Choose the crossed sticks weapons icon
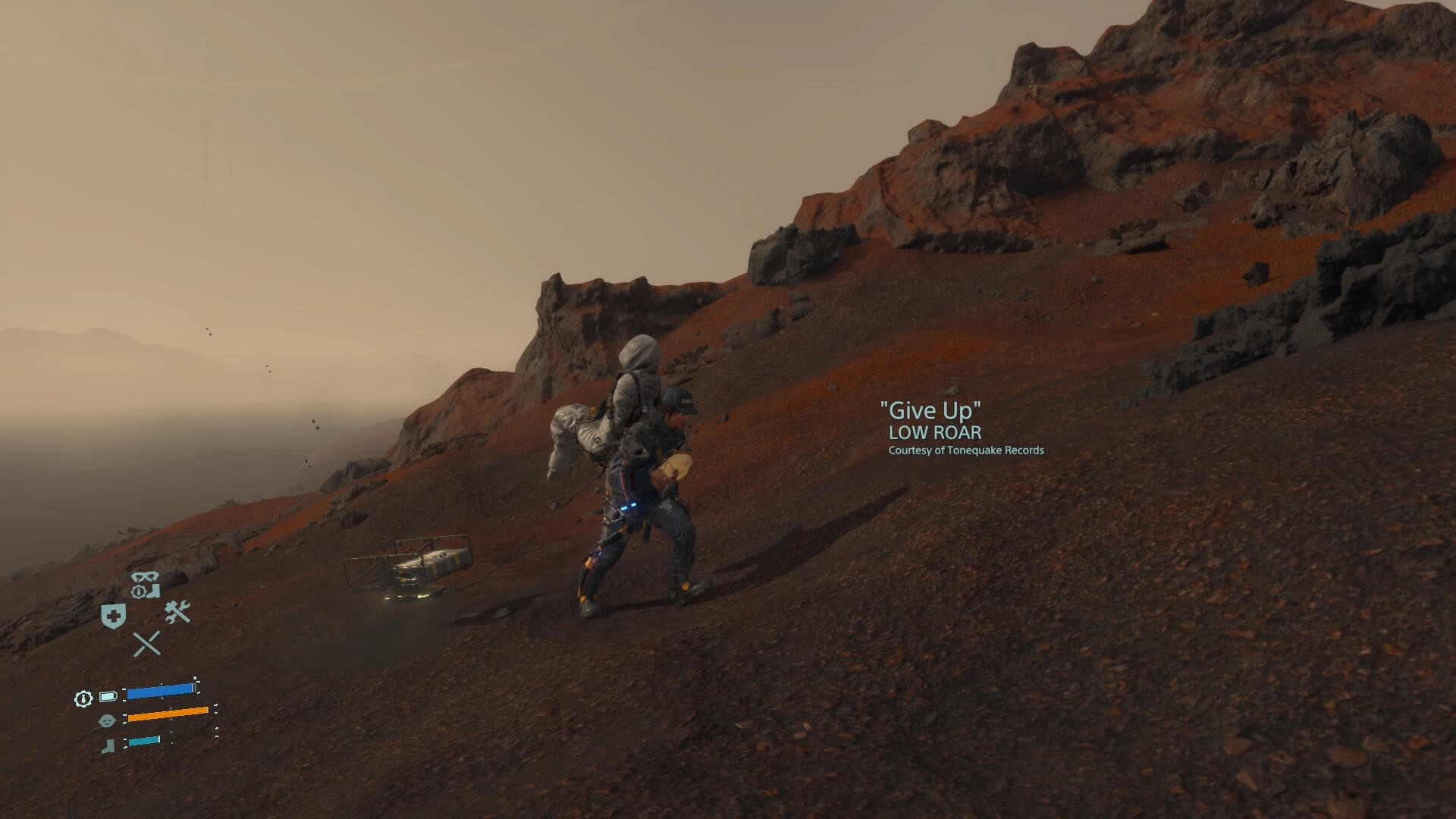The width and height of the screenshot is (1456, 819). 146,644
